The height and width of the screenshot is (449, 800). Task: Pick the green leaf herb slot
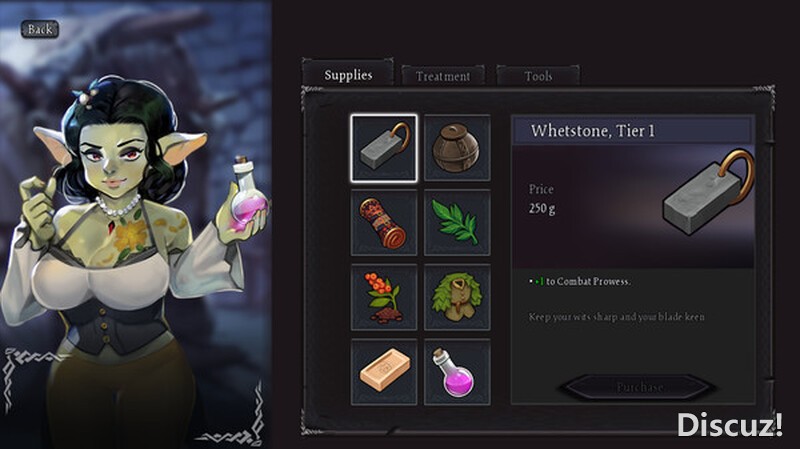[457, 222]
